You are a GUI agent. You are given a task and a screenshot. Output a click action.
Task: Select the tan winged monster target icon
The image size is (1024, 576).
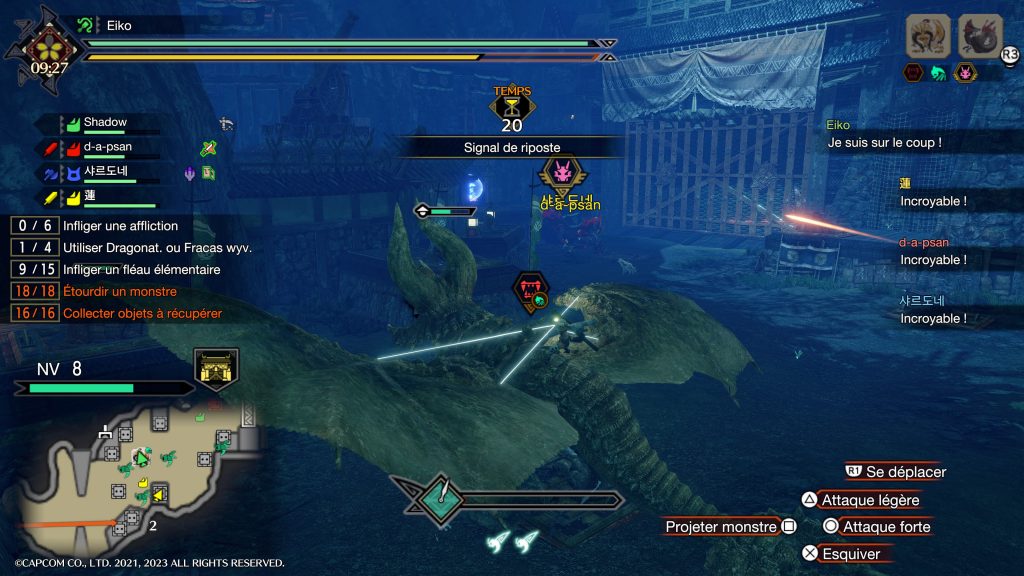coord(928,36)
